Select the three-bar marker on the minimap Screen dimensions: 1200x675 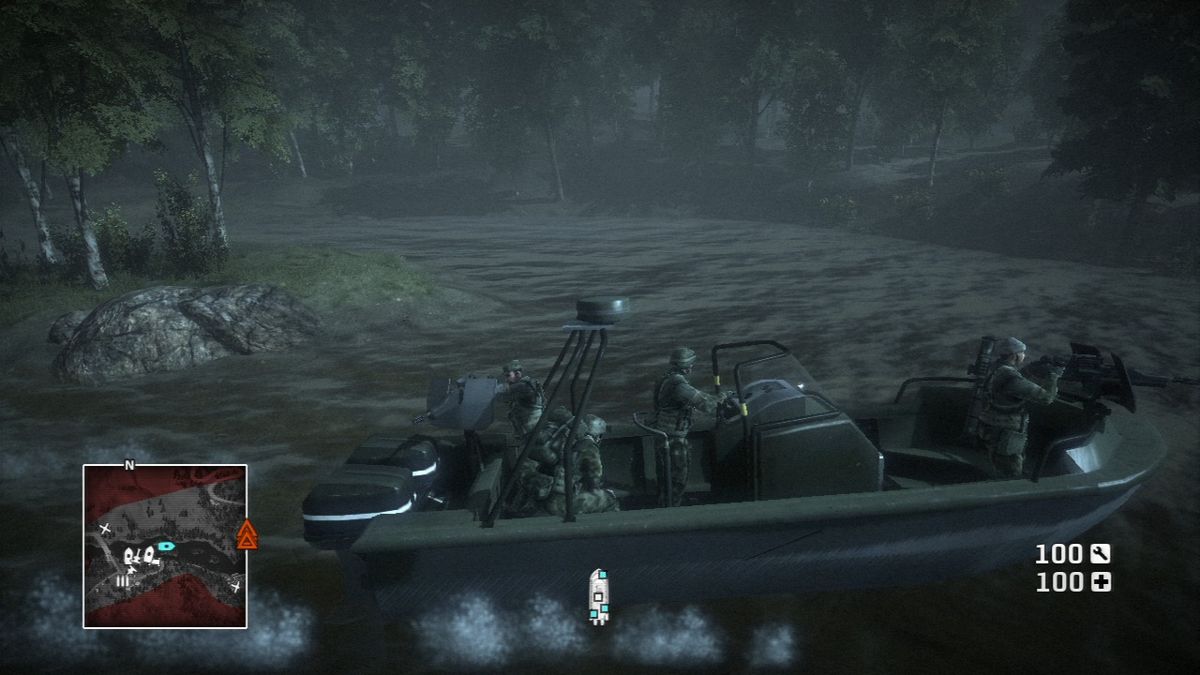coord(123,580)
